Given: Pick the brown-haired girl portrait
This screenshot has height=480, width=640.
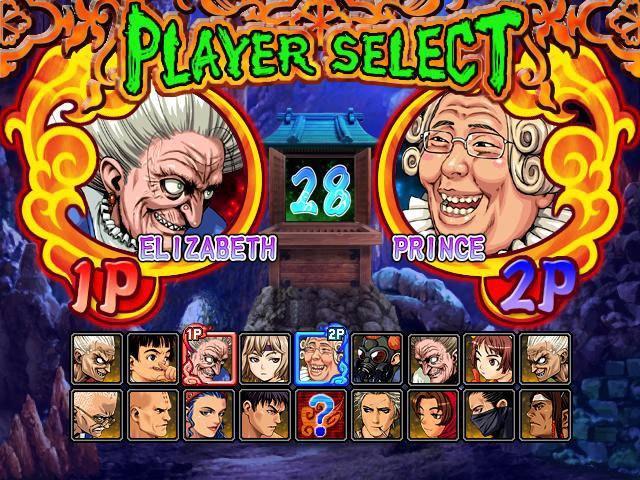Looking at the screenshot, I should (489, 358).
